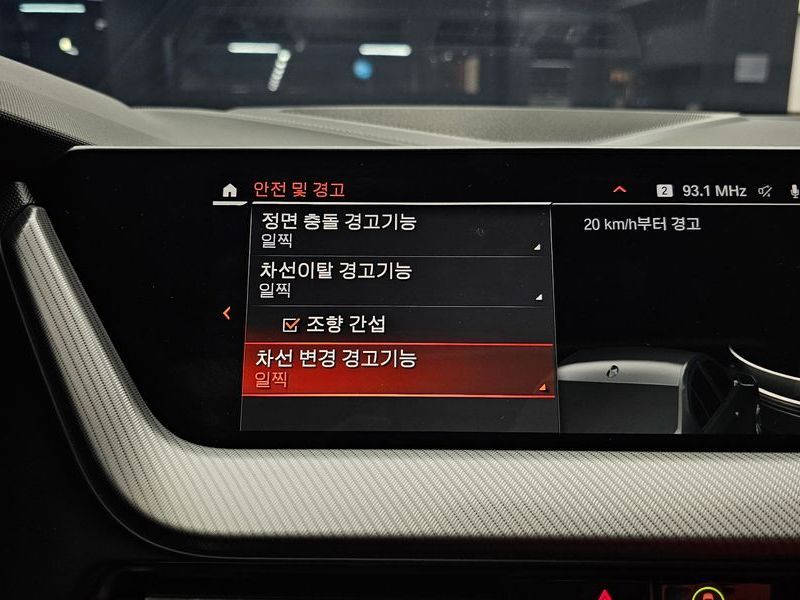Select 정면 충돌 경고기능 menu entry

[x=398, y=231]
